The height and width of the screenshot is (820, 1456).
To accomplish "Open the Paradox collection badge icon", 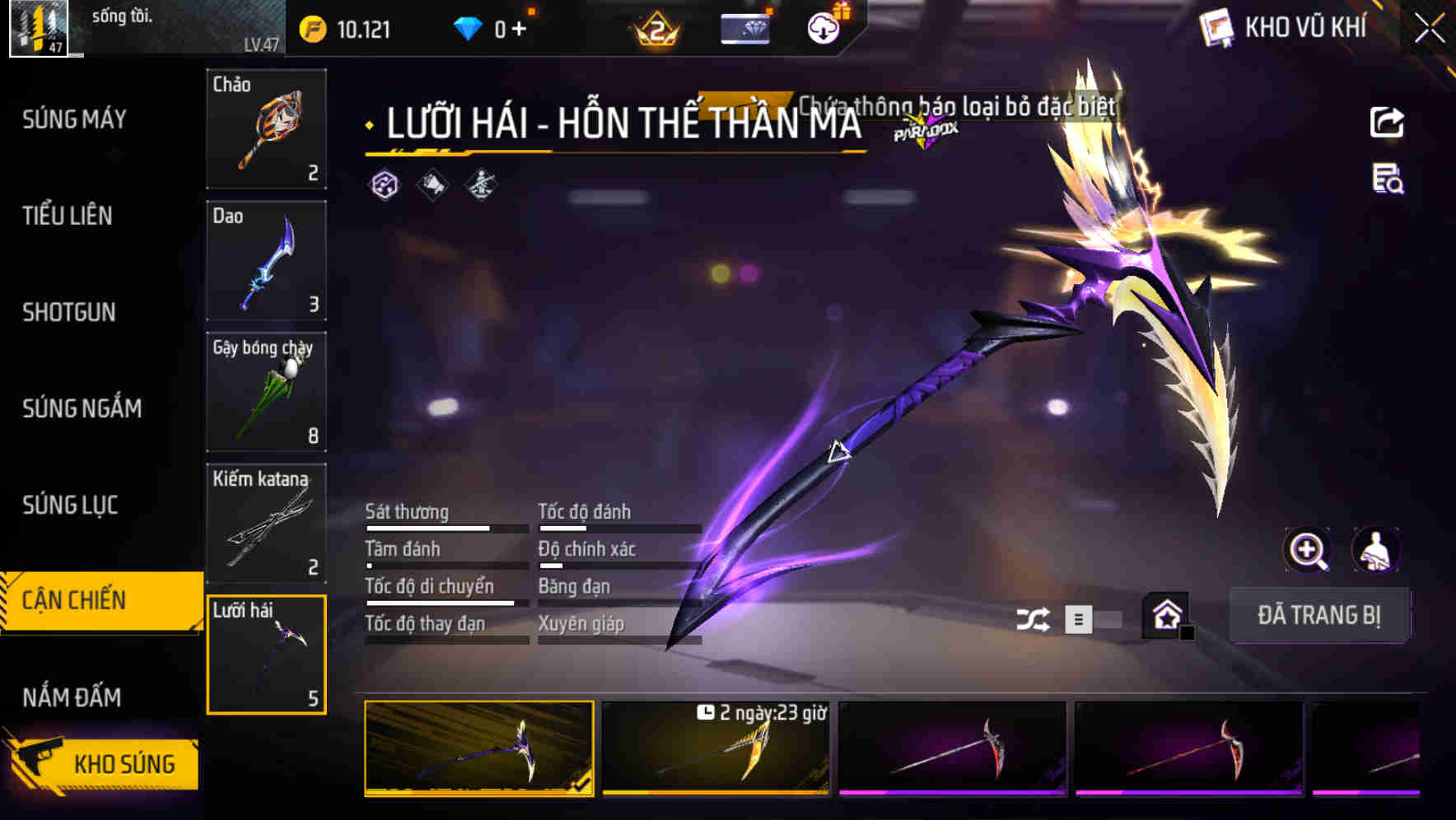I will 924,129.
